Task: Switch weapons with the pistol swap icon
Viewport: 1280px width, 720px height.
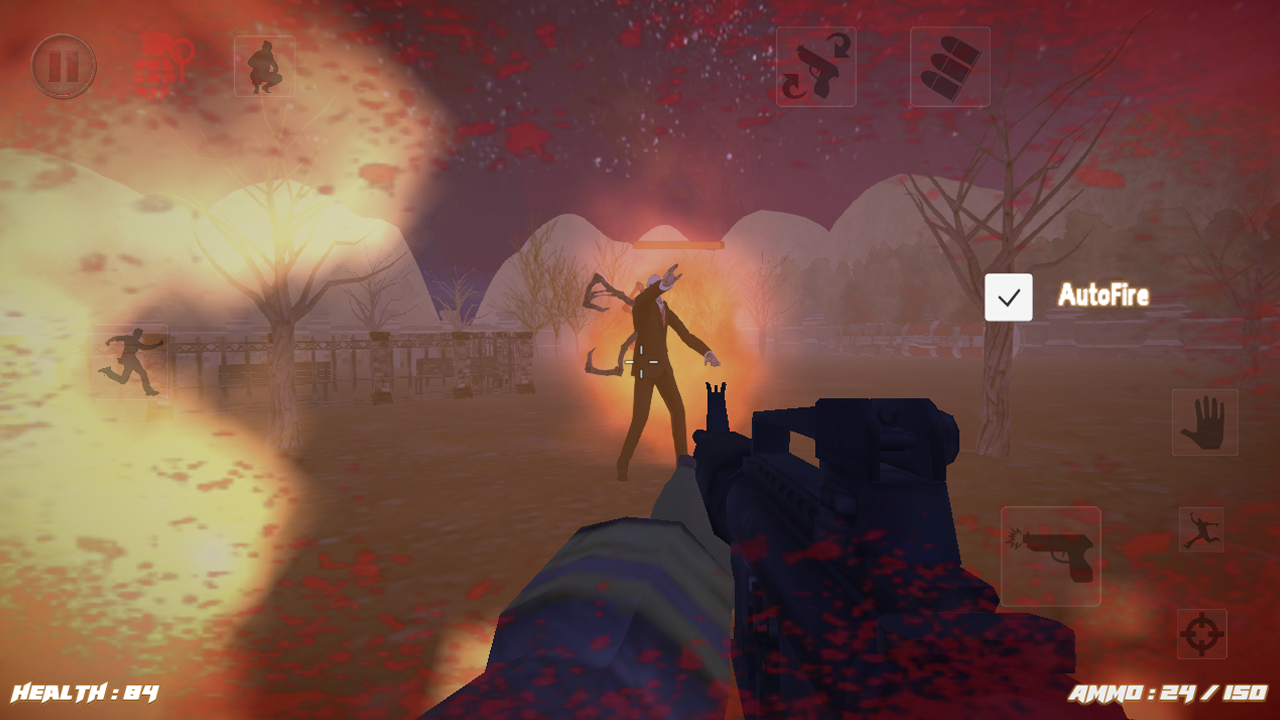Action: 816,66
